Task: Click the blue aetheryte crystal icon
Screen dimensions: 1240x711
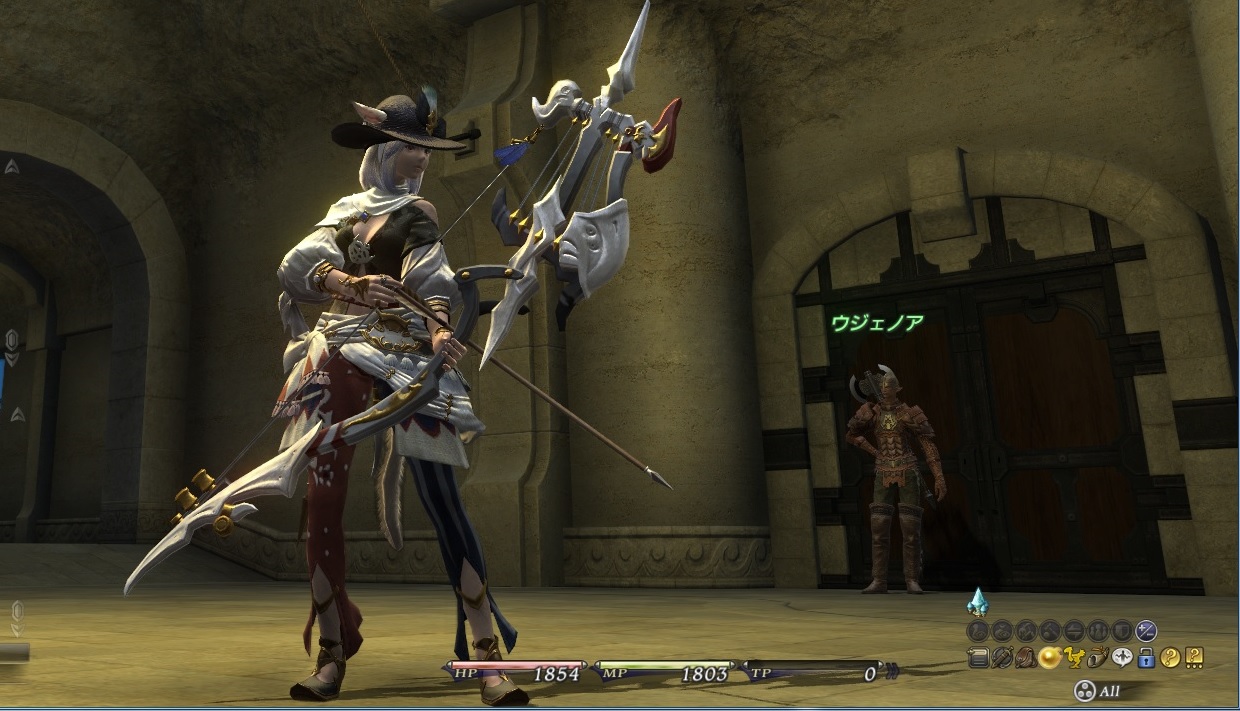Action: [x=977, y=602]
